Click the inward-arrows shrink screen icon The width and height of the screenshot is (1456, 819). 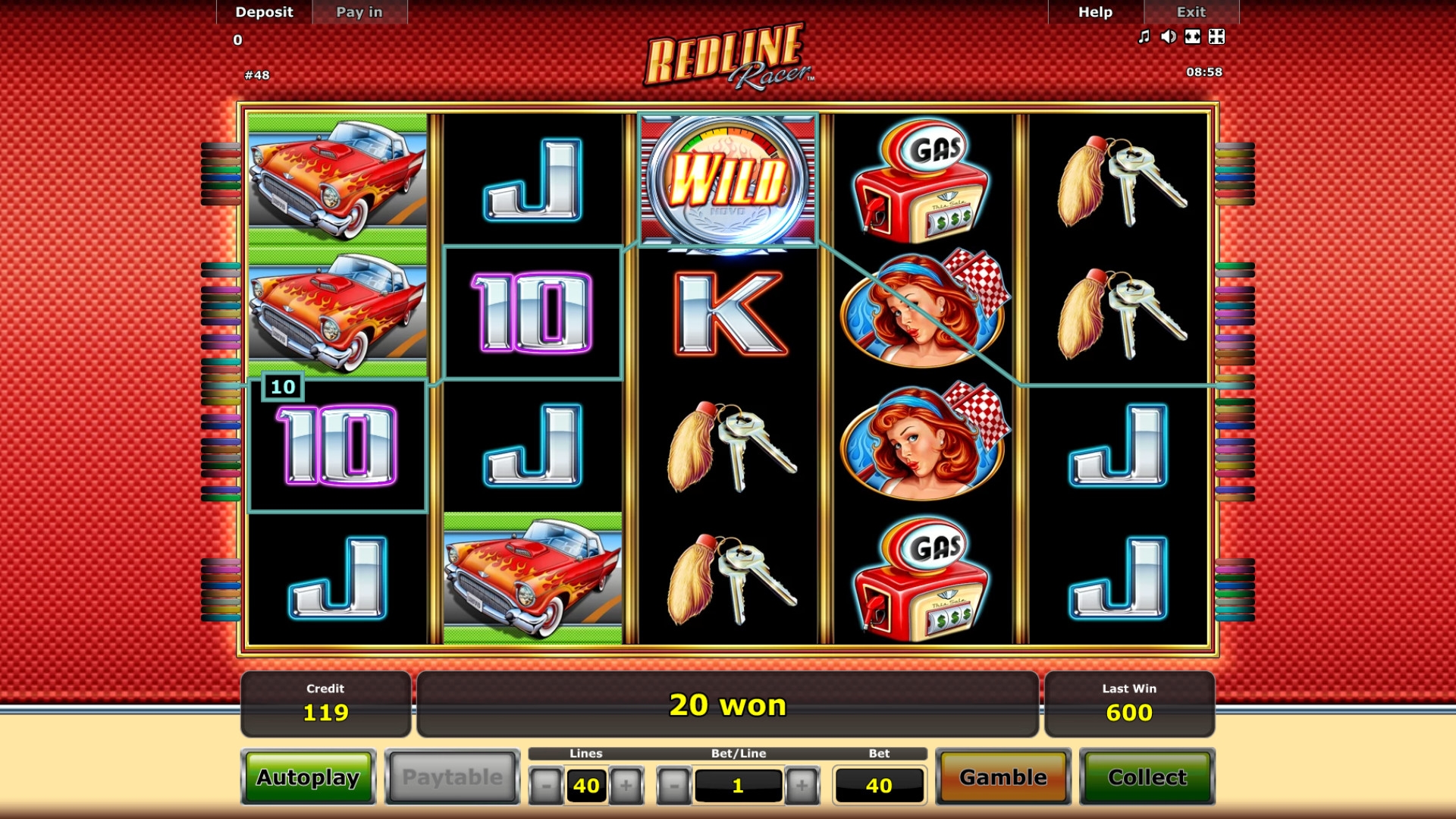tap(1216, 36)
